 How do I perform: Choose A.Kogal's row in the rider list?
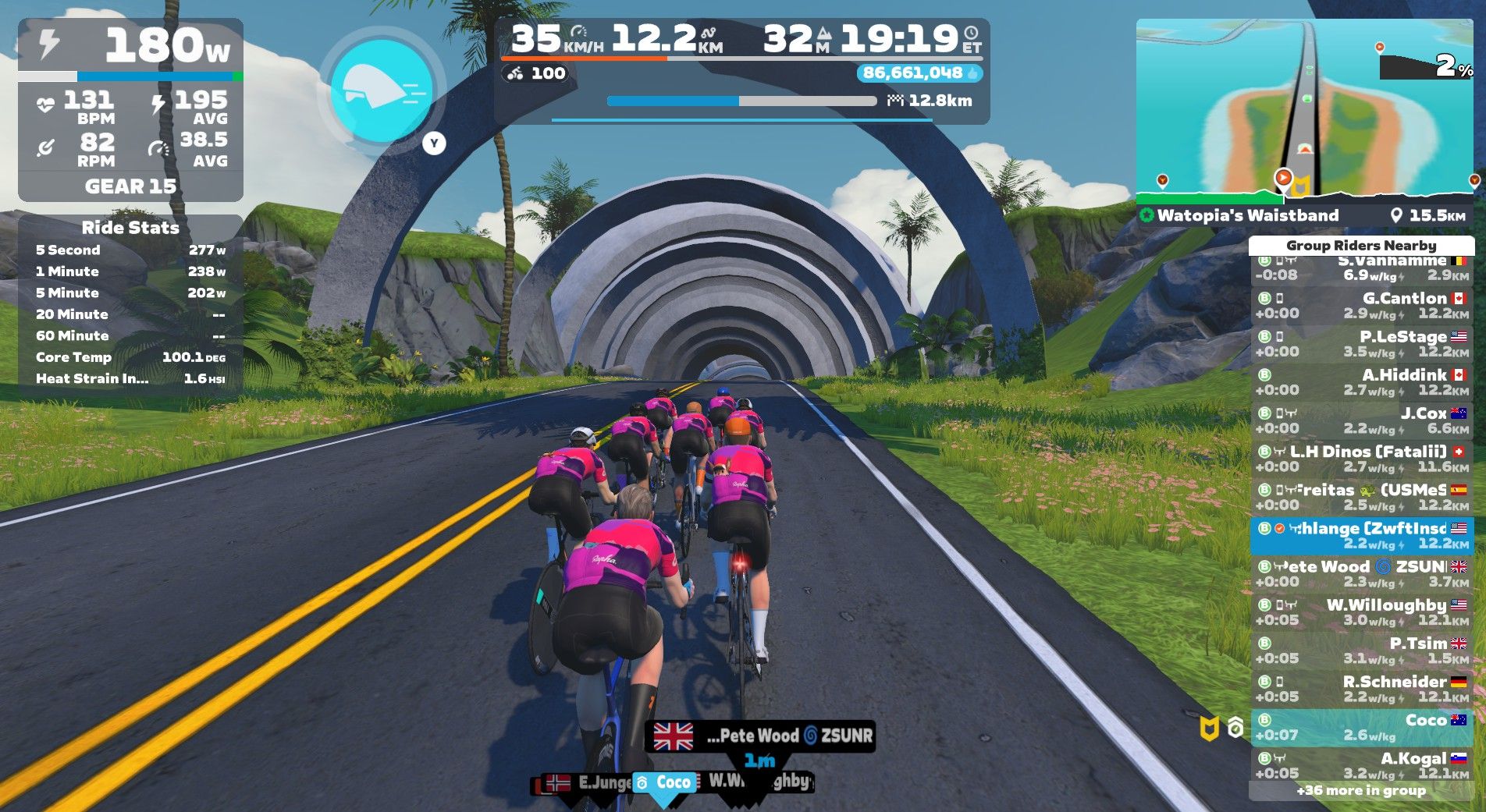click(1361, 765)
